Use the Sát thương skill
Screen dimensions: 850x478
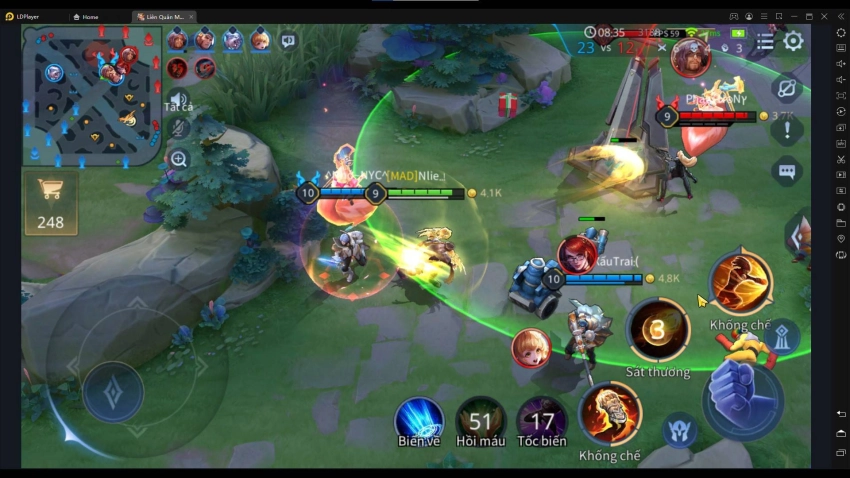(657, 331)
